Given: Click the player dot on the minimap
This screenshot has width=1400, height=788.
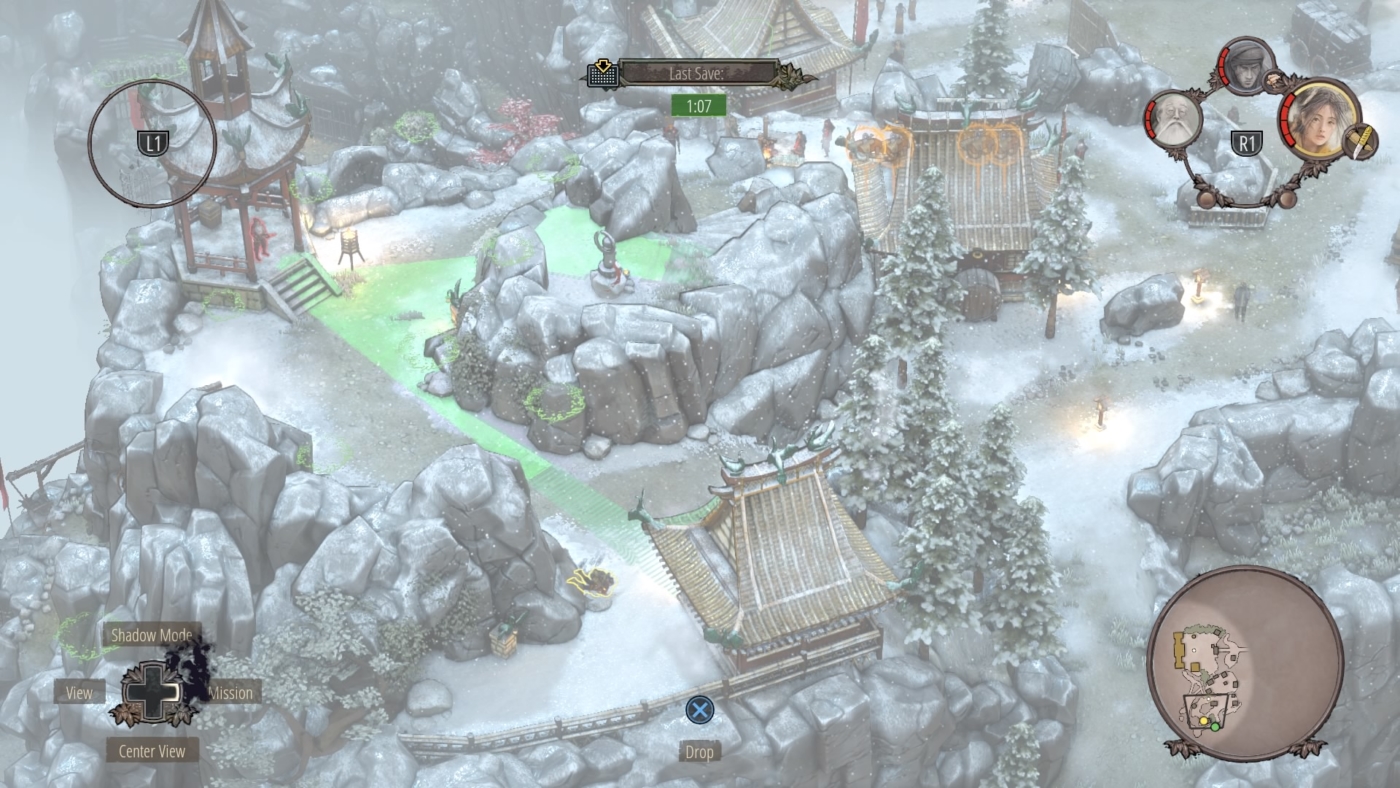Looking at the screenshot, I should (x=1214, y=726).
